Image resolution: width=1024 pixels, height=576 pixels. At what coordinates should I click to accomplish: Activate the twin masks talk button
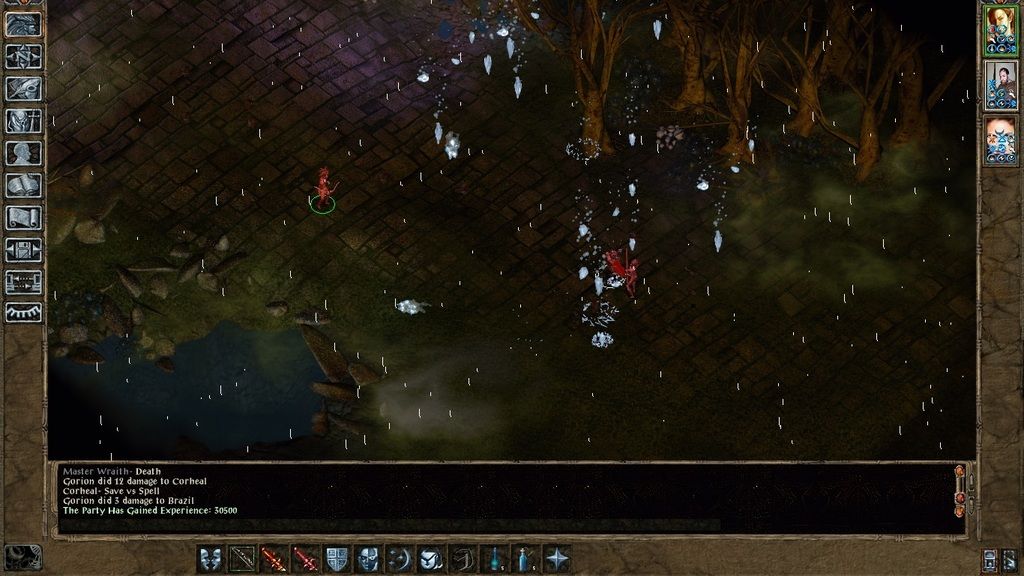[x=211, y=559]
